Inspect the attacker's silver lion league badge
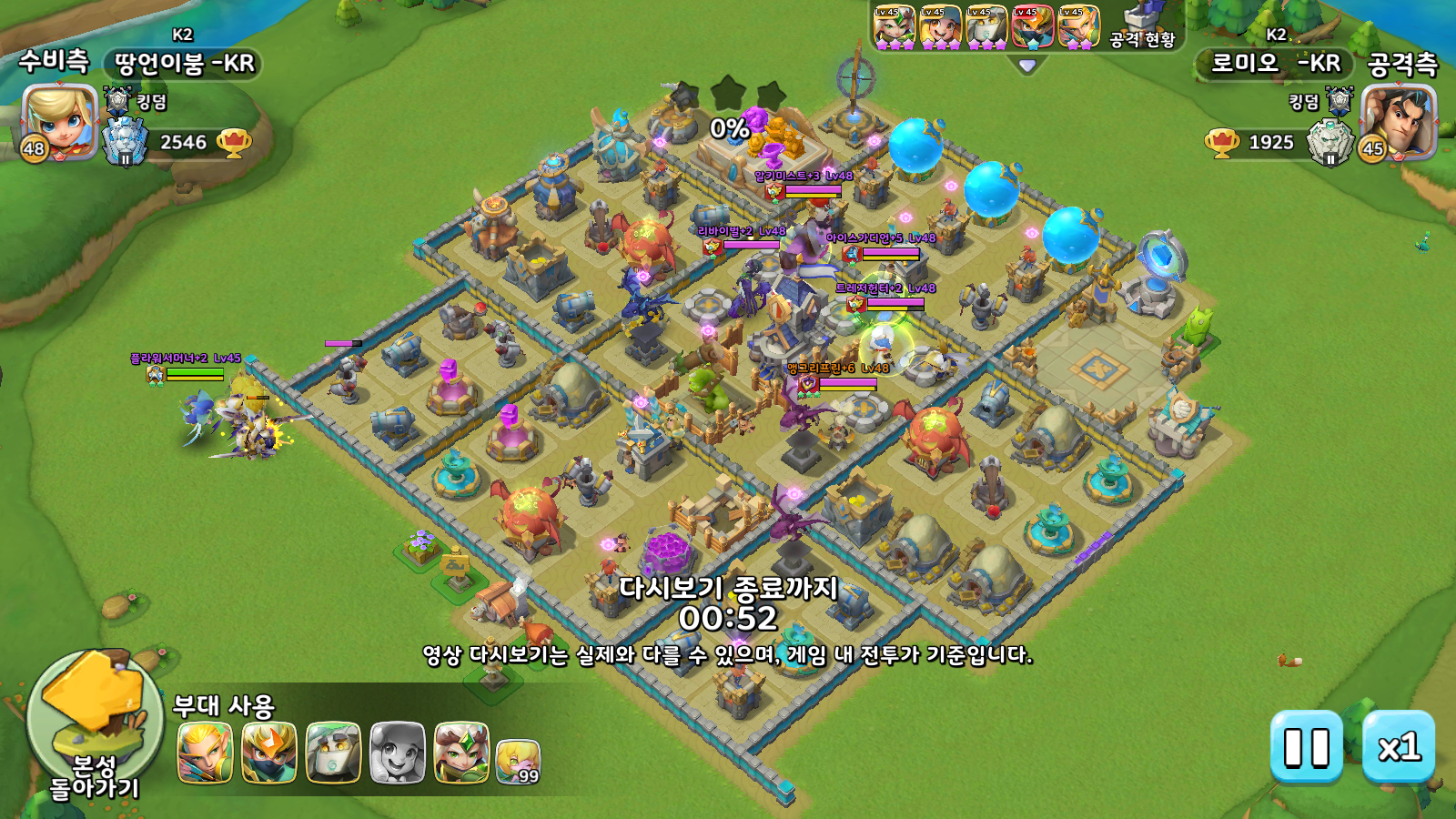 point(1330,143)
